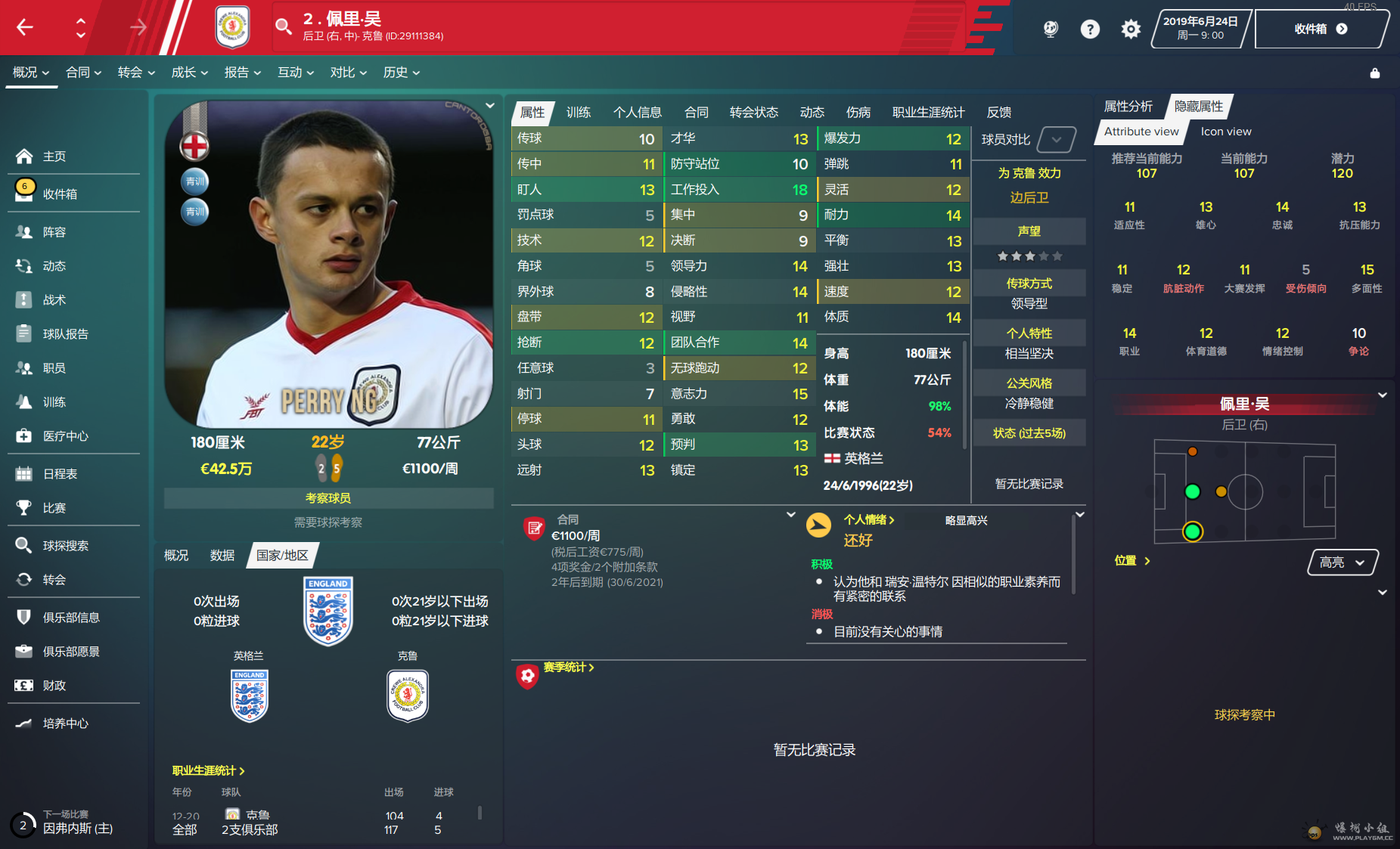Go back with the left arrow button

click(x=25, y=28)
